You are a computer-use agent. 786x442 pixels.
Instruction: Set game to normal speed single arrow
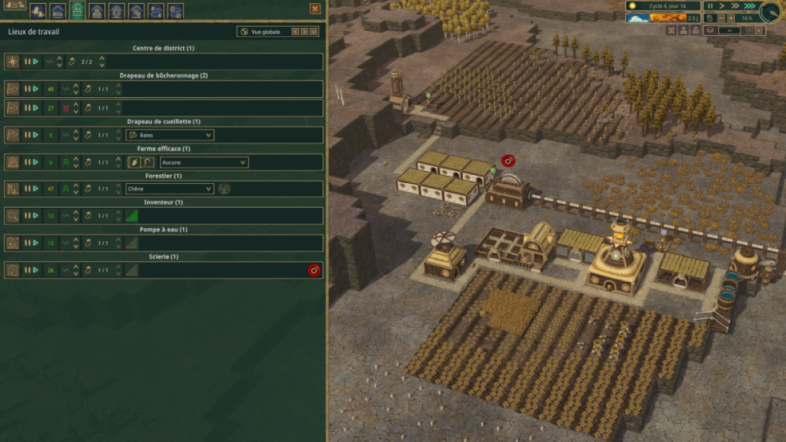point(722,6)
